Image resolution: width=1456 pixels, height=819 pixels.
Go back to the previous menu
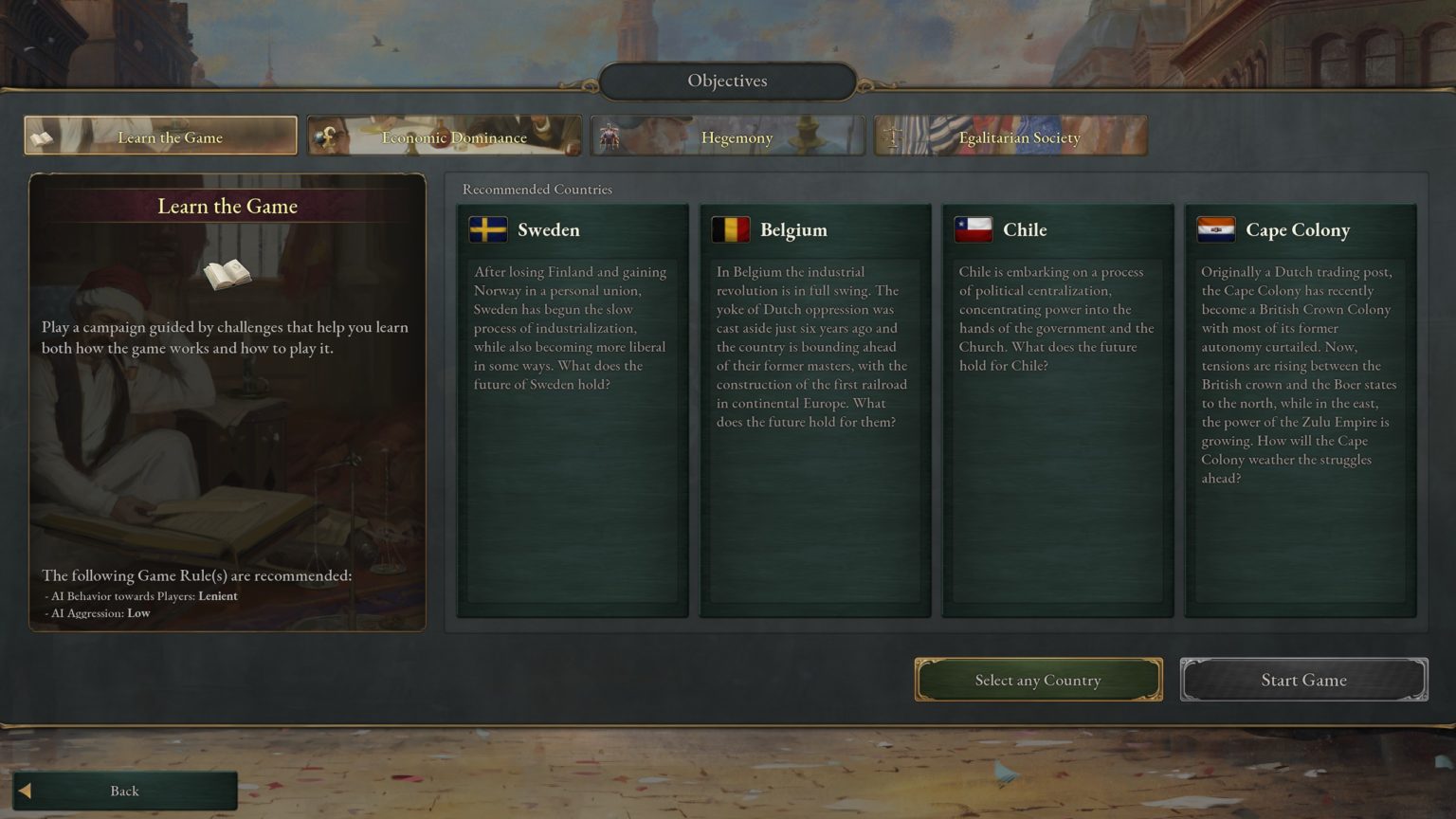(x=124, y=791)
